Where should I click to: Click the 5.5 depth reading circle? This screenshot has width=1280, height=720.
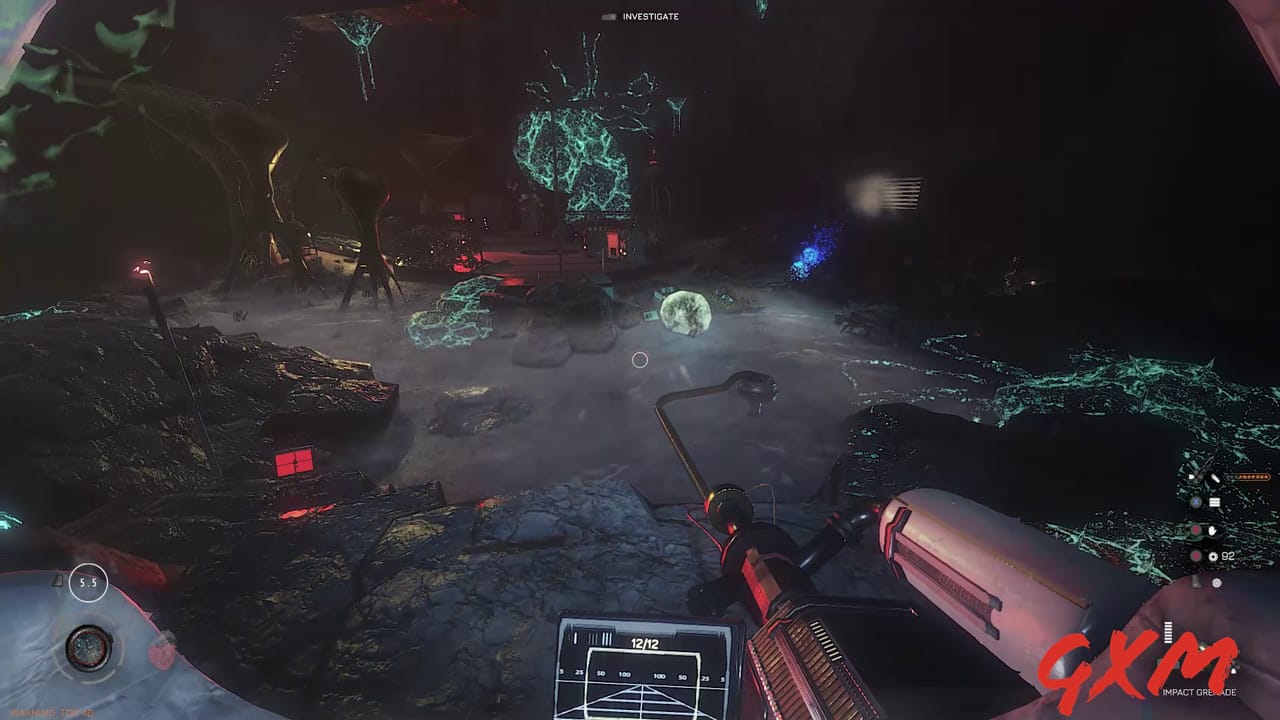(88, 580)
